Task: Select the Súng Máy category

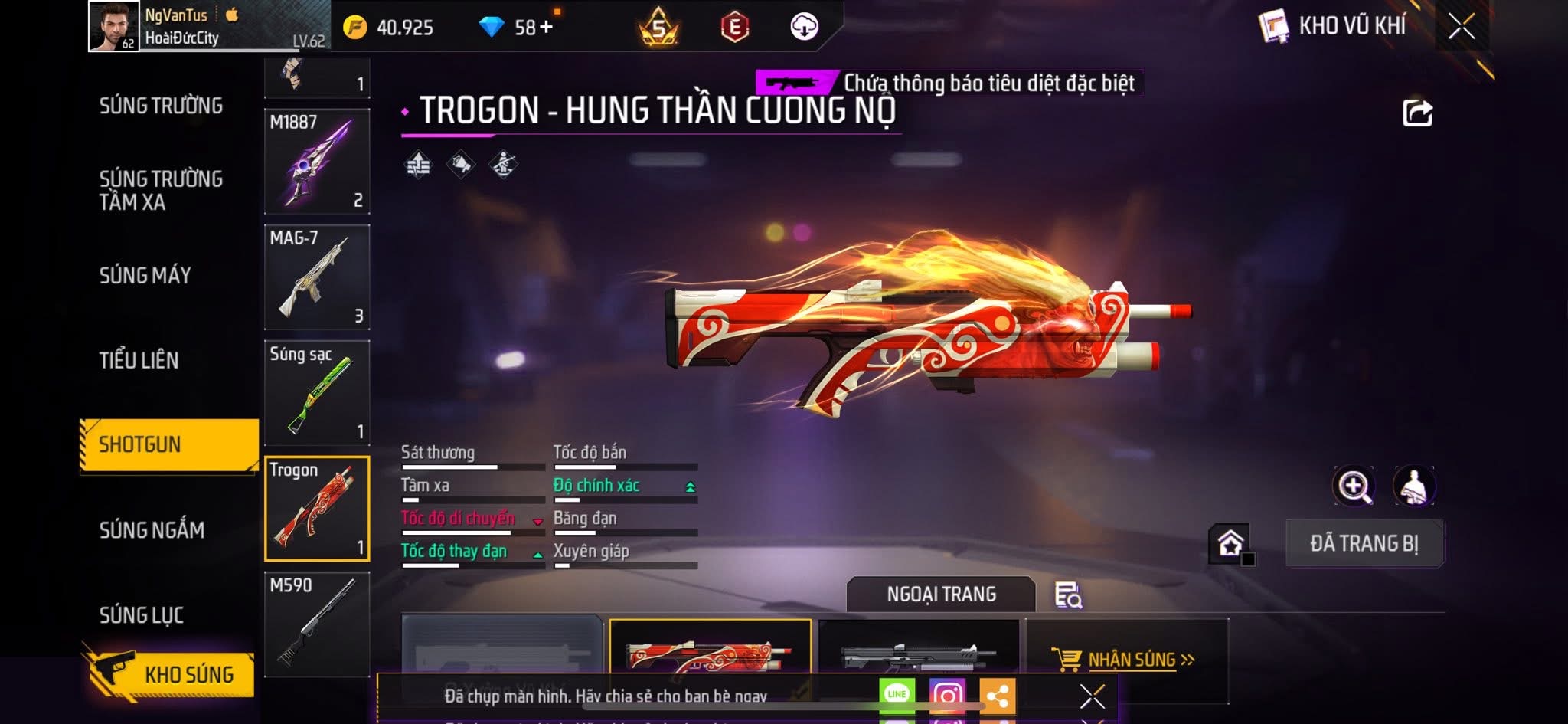Action: [x=145, y=275]
